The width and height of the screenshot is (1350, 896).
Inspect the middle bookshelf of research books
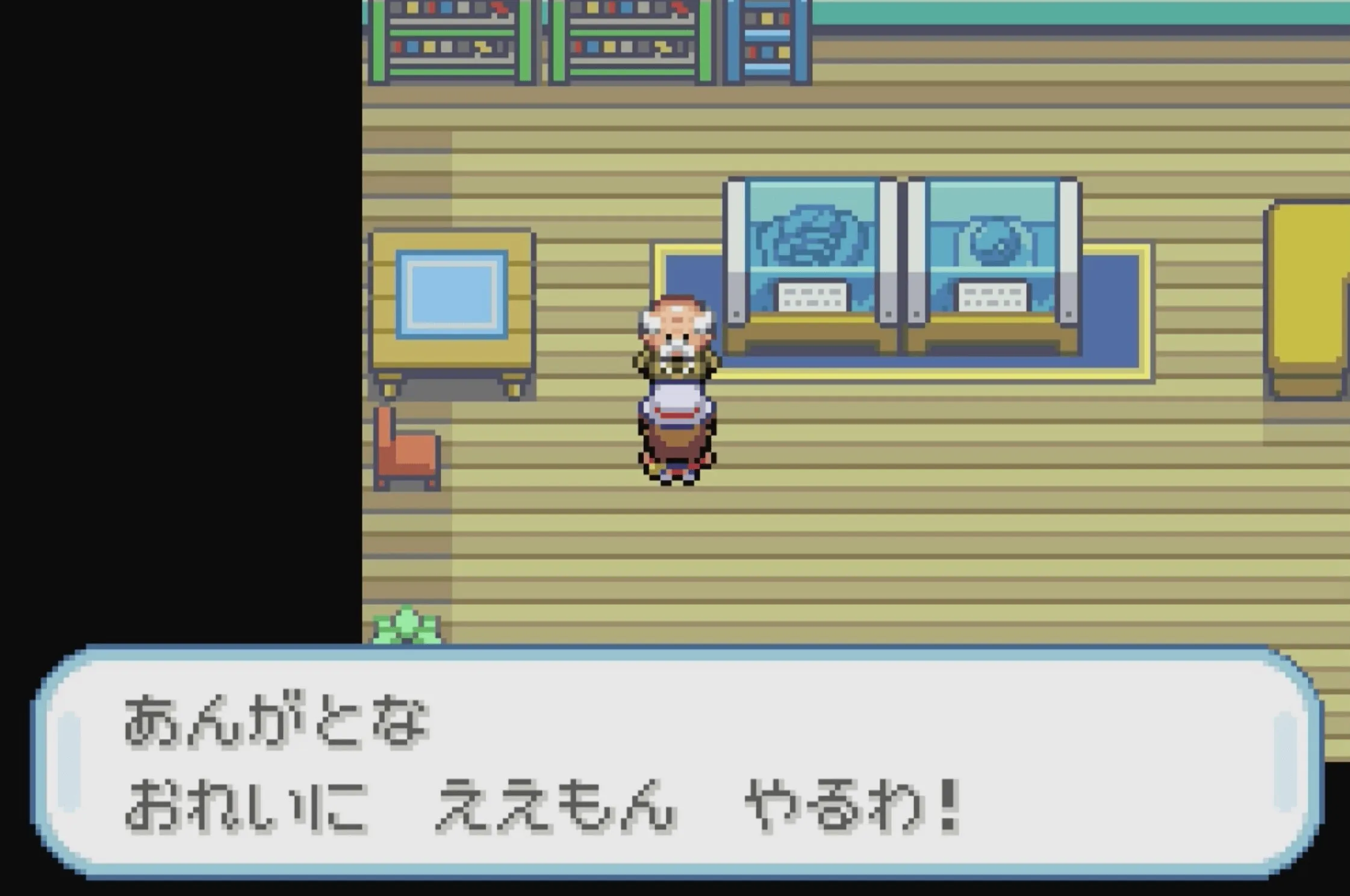pos(632,42)
